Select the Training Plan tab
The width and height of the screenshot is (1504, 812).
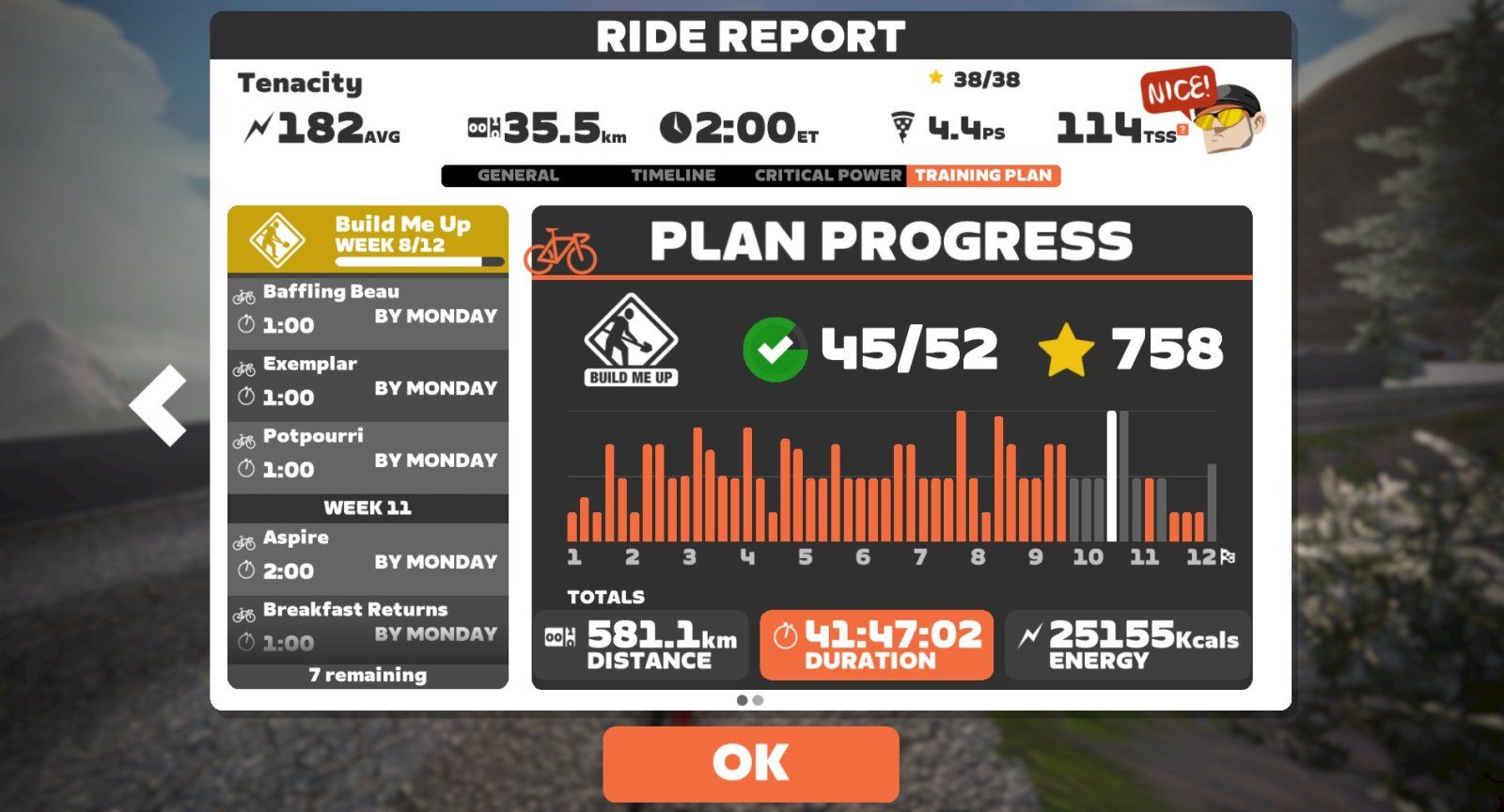click(983, 176)
